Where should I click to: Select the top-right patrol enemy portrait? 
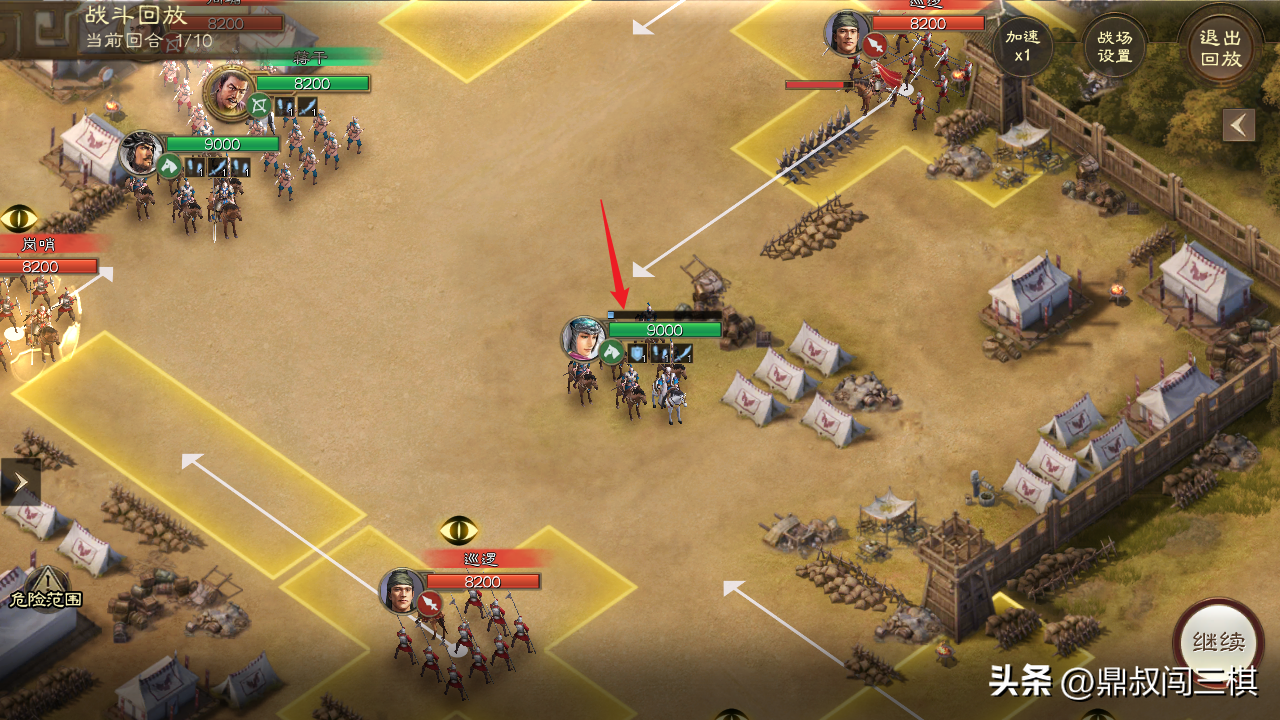tap(846, 33)
